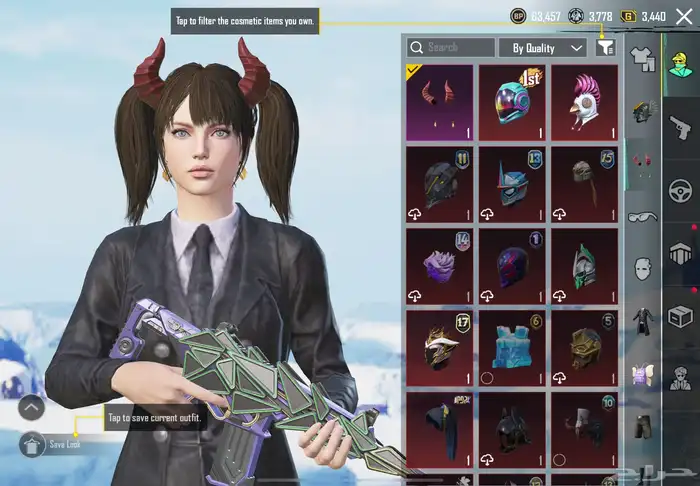This screenshot has height=486, width=700.
Task: Open the shirt and pants outfit category
Action: tap(642, 60)
